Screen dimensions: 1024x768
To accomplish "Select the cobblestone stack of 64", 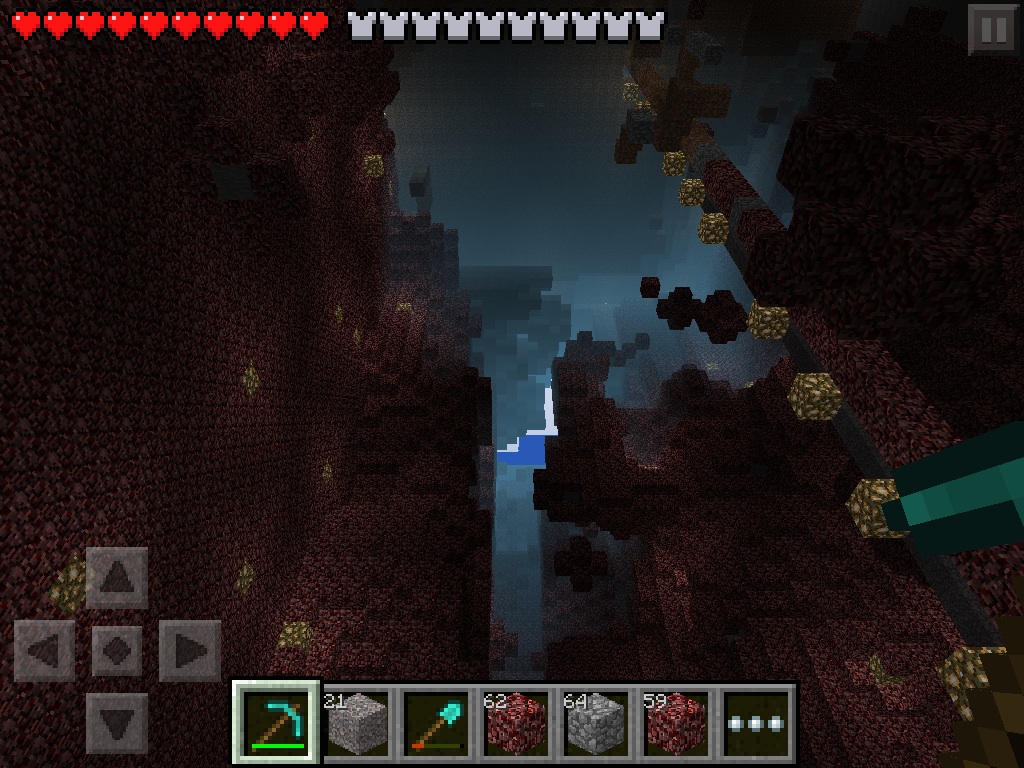I will click(597, 722).
